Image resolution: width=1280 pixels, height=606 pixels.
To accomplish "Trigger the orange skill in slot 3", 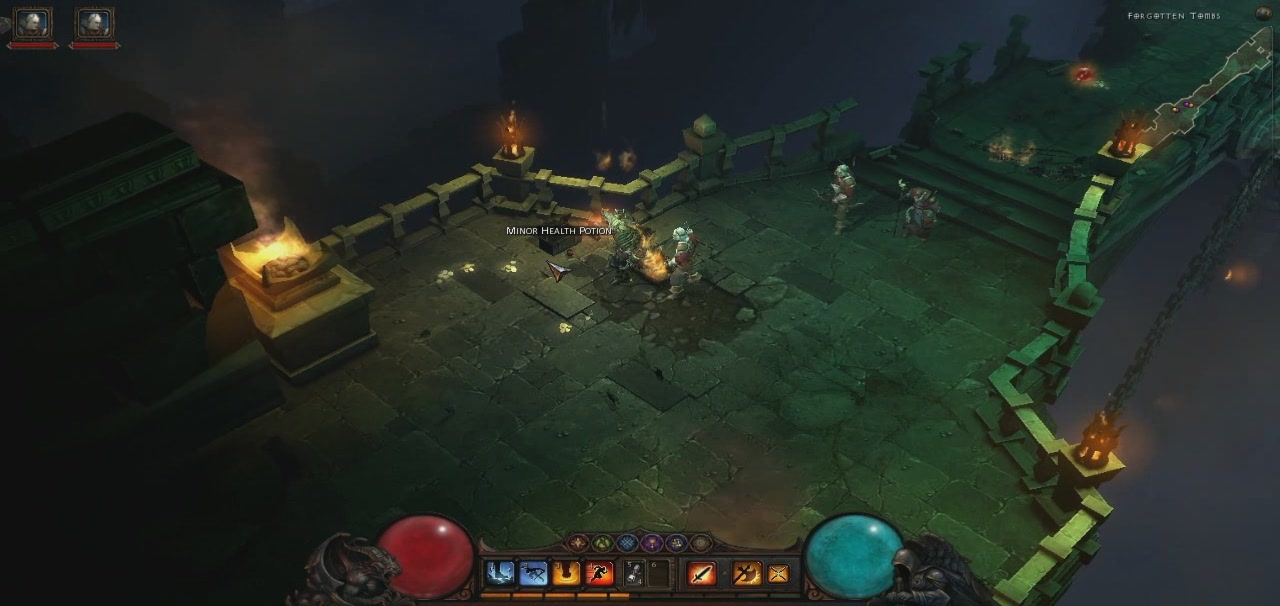I will 566,573.
